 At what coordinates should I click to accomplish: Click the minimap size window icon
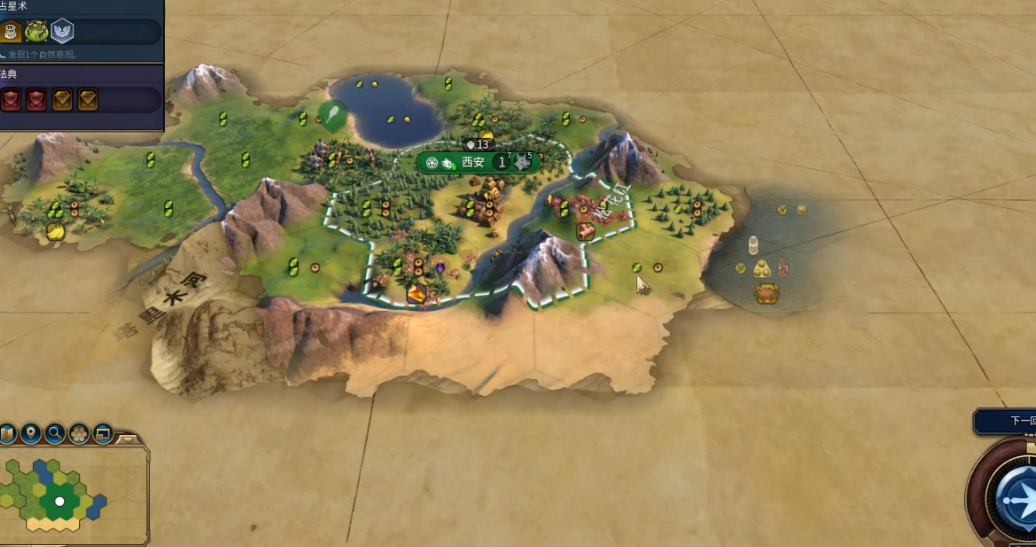102,434
